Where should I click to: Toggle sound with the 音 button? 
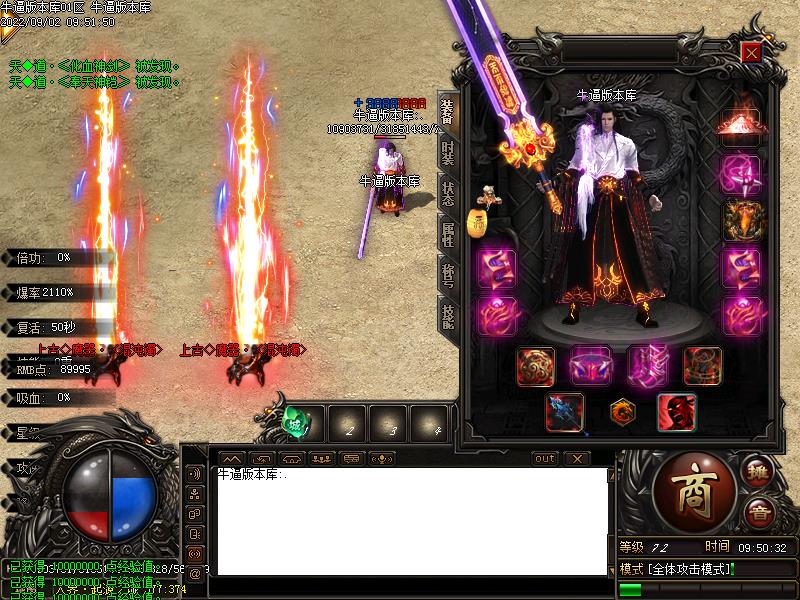pos(759,513)
